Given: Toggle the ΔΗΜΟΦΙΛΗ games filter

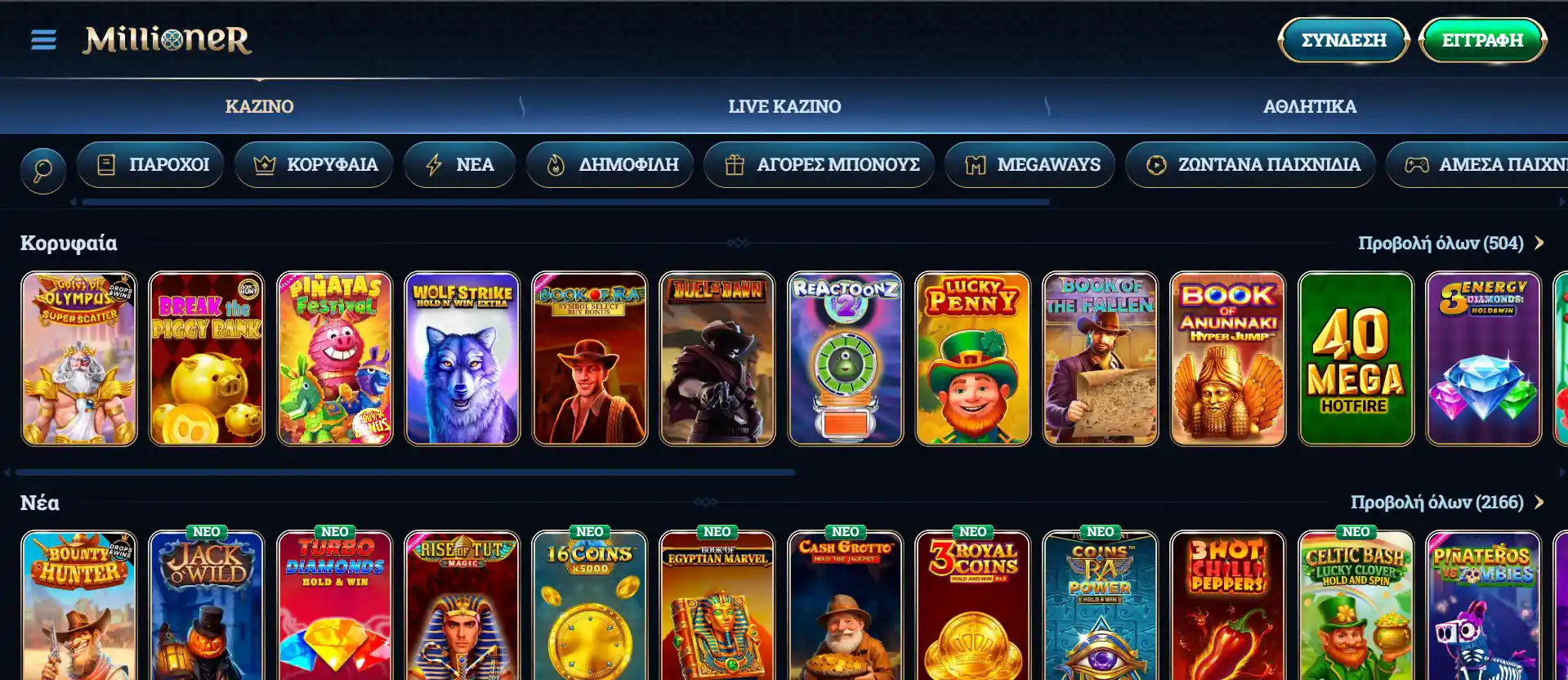Looking at the screenshot, I should [610, 164].
